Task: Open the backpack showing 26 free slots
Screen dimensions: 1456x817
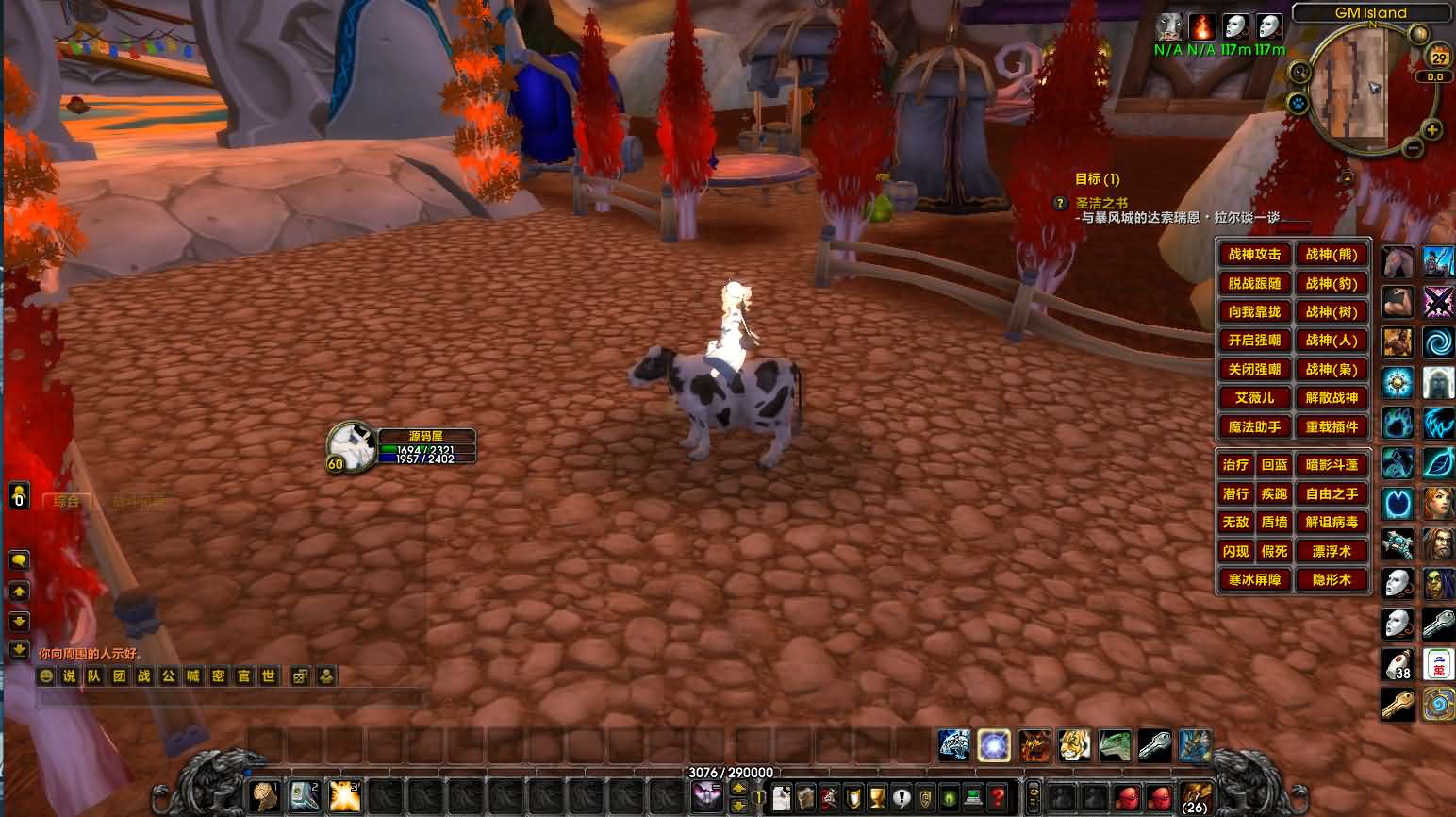Action: click(x=1195, y=797)
